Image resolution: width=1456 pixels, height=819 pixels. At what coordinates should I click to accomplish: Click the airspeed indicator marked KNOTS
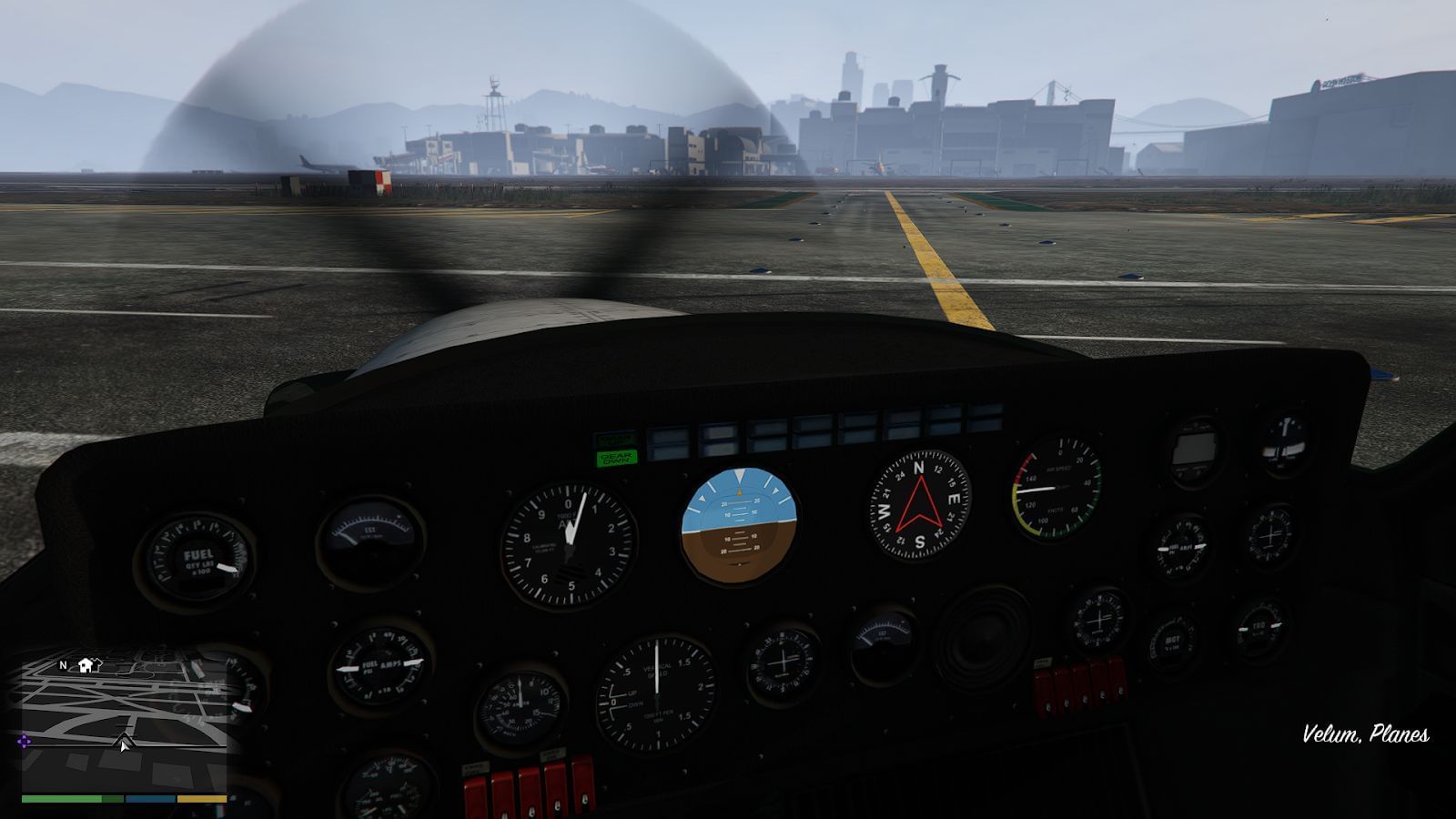tap(1056, 490)
